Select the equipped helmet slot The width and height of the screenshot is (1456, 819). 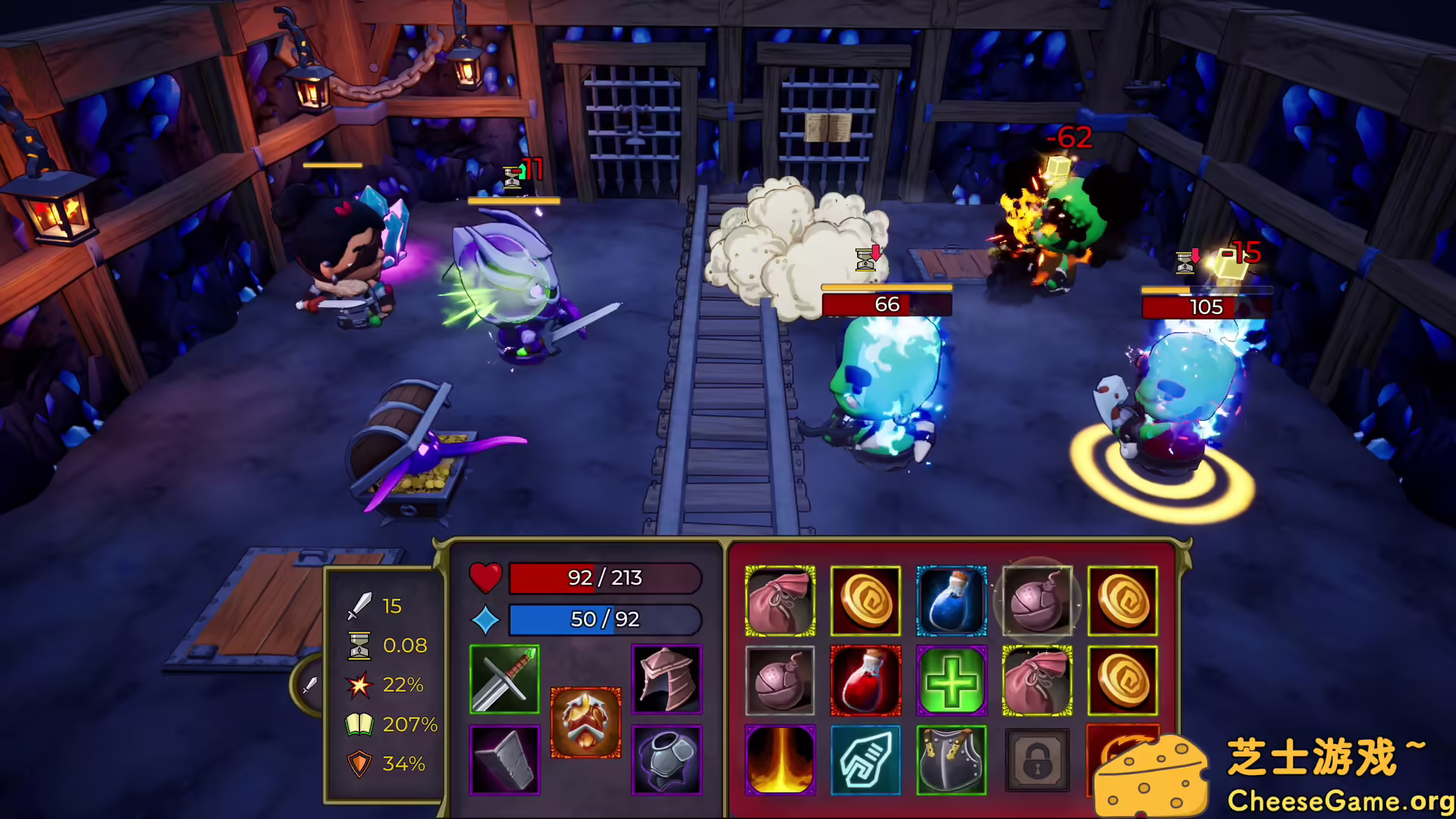point(666,679)
